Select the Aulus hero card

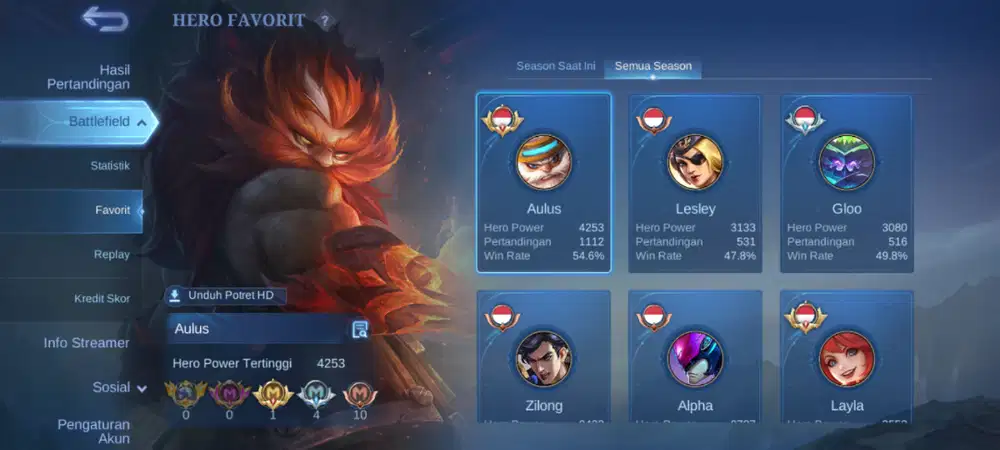[544, 182]
